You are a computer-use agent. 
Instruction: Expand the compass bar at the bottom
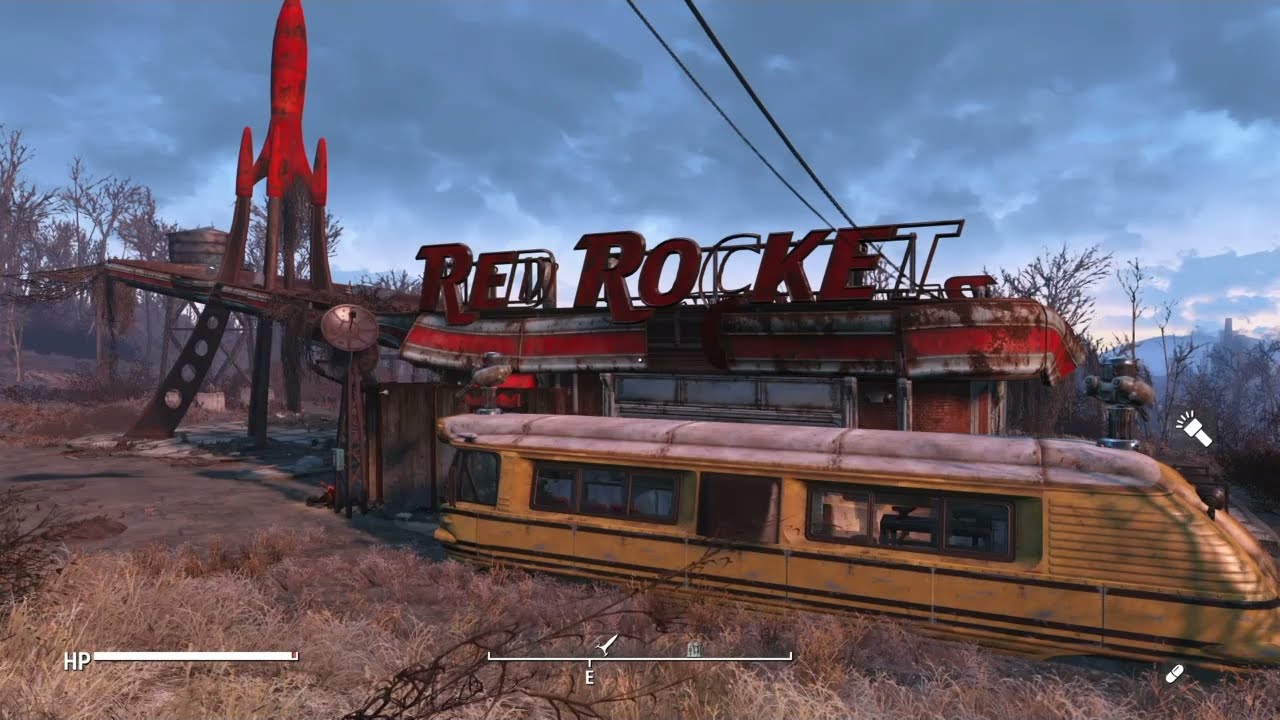[x=640, y=657]
